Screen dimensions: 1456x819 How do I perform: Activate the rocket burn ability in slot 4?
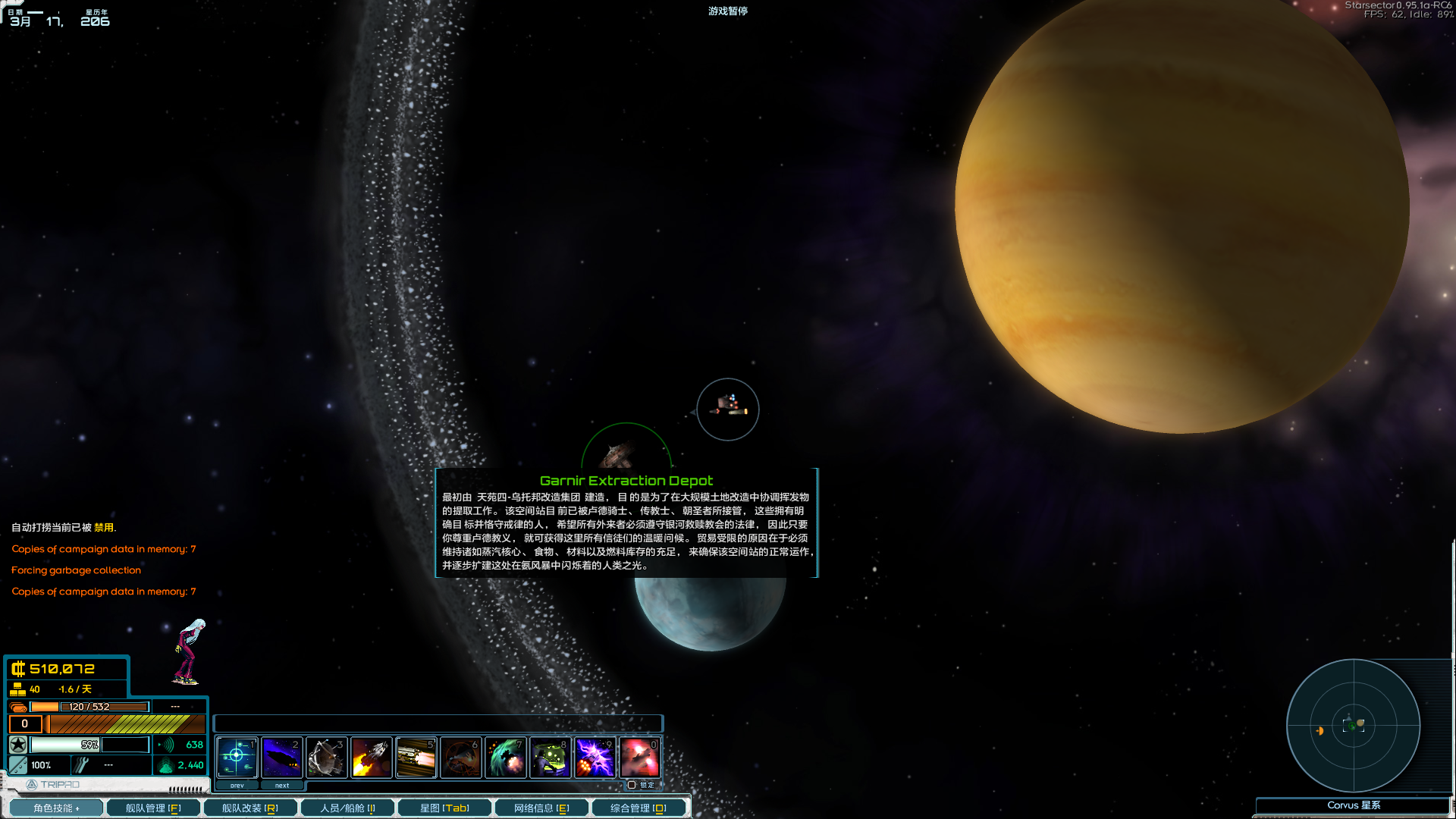tap(371, 757)
